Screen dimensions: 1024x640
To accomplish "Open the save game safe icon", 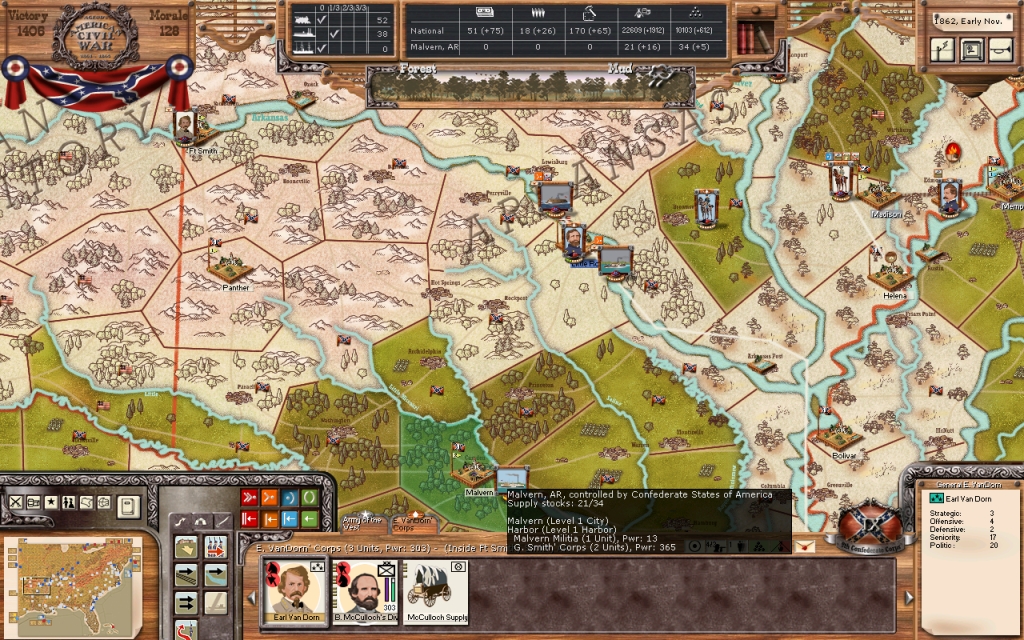I will pyautogui.click(x=971, y=49).
